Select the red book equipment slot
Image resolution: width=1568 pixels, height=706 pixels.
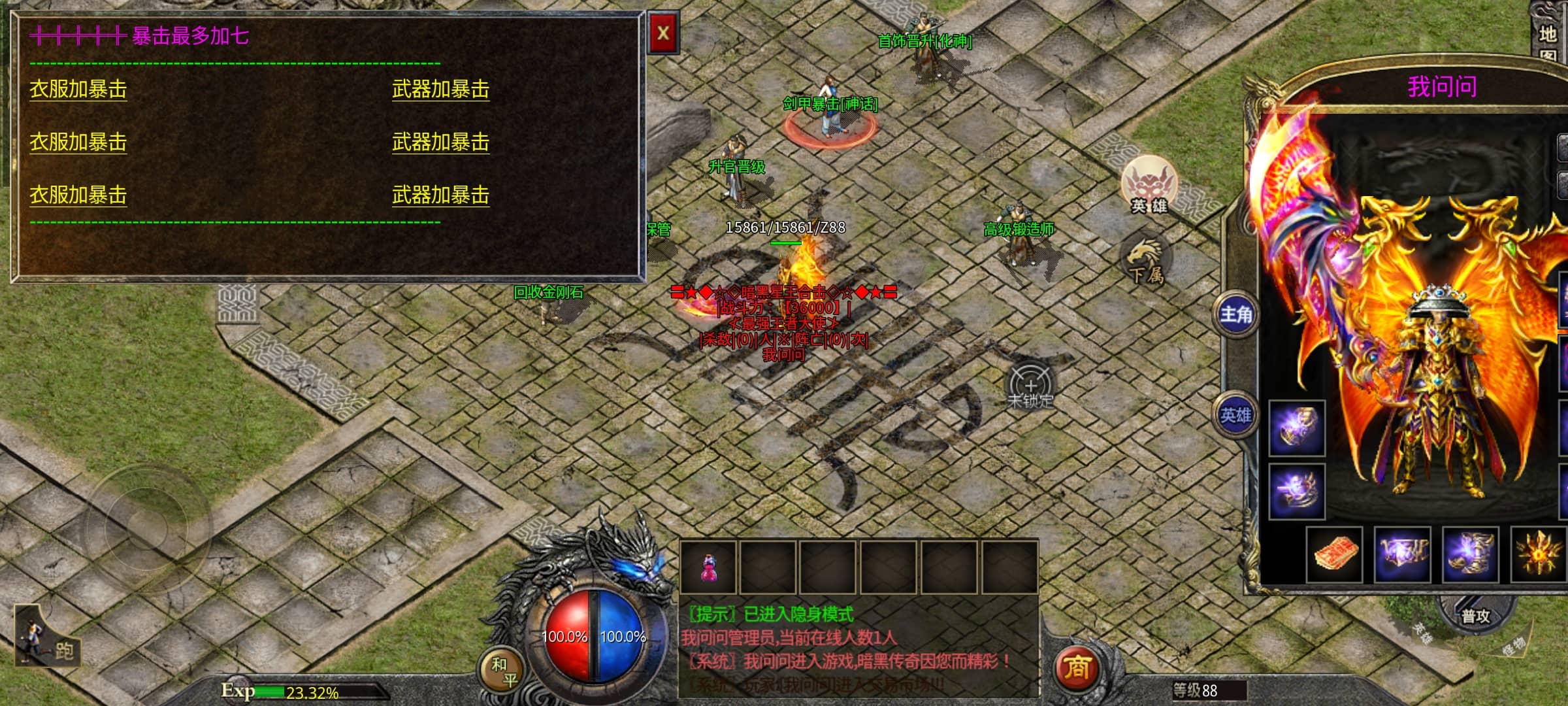[1335, 554]
